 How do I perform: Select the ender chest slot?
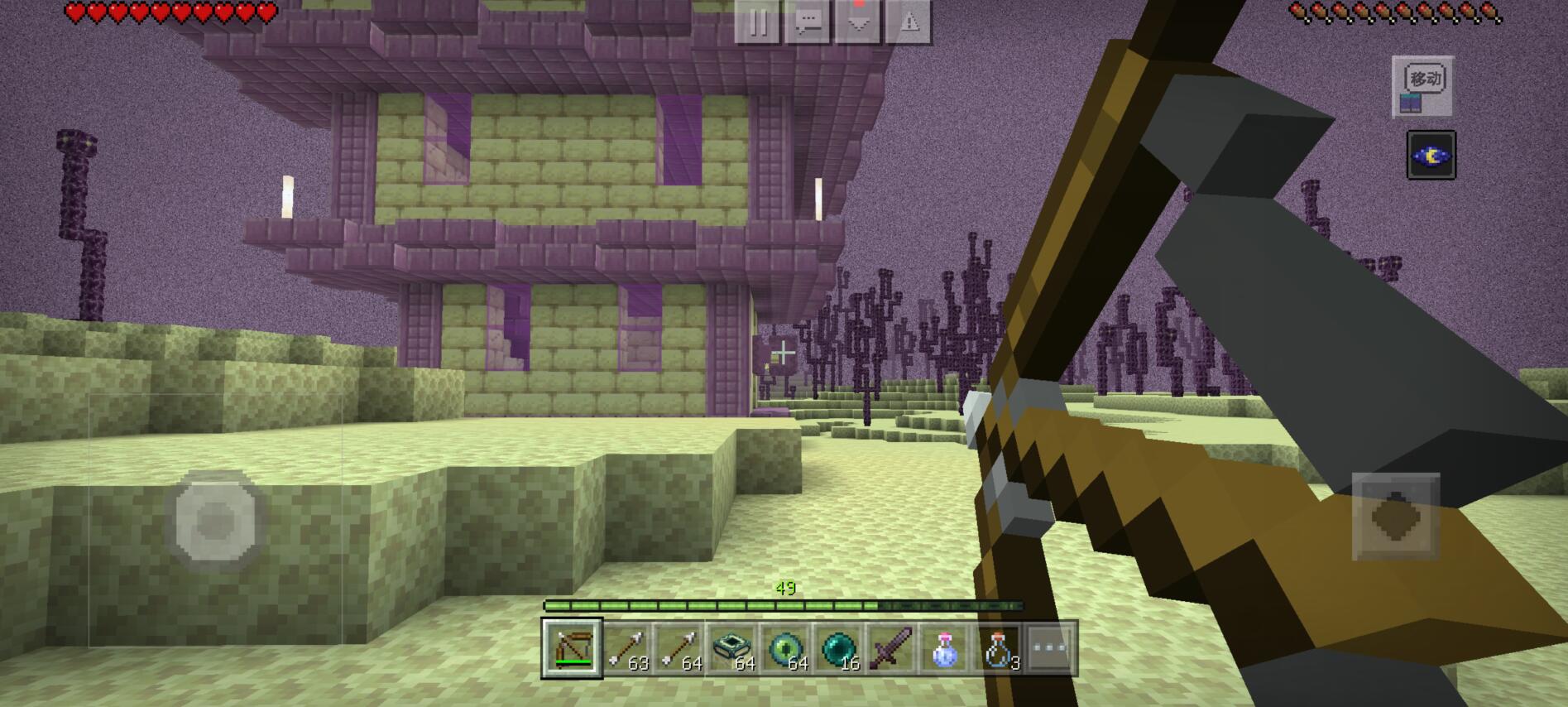click(731, 648)
